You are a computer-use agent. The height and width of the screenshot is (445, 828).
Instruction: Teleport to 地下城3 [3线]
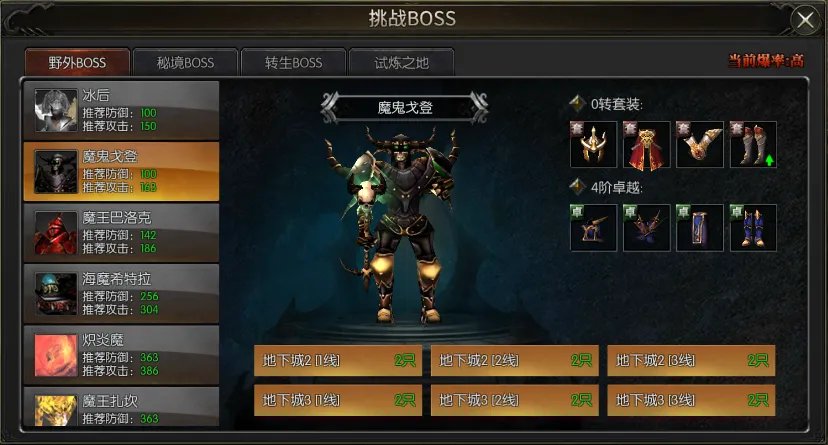click(690, 400)
